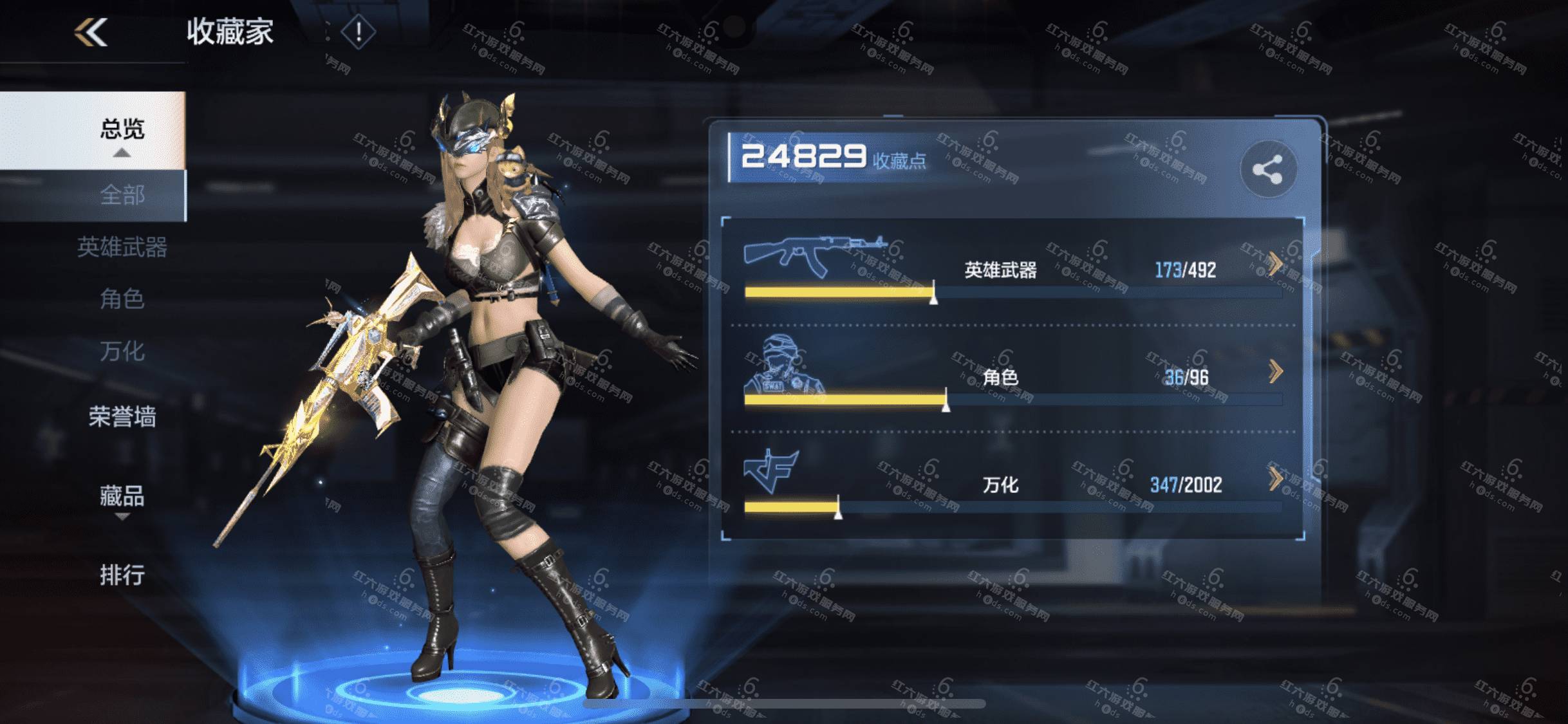Open the 荣誉墙 honor wall tab
This screenshot has width=1568, height=724.
[122, 417]
